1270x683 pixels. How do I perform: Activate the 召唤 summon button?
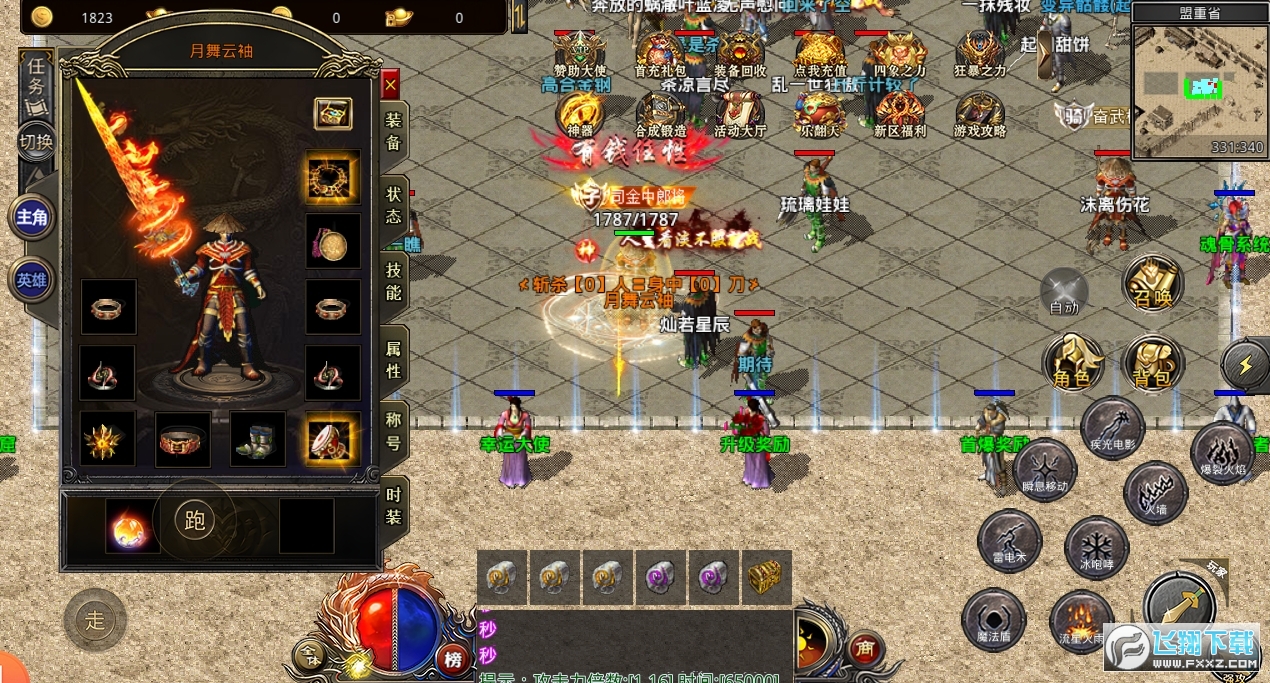pyautogui.click(x=1153, y=285)
